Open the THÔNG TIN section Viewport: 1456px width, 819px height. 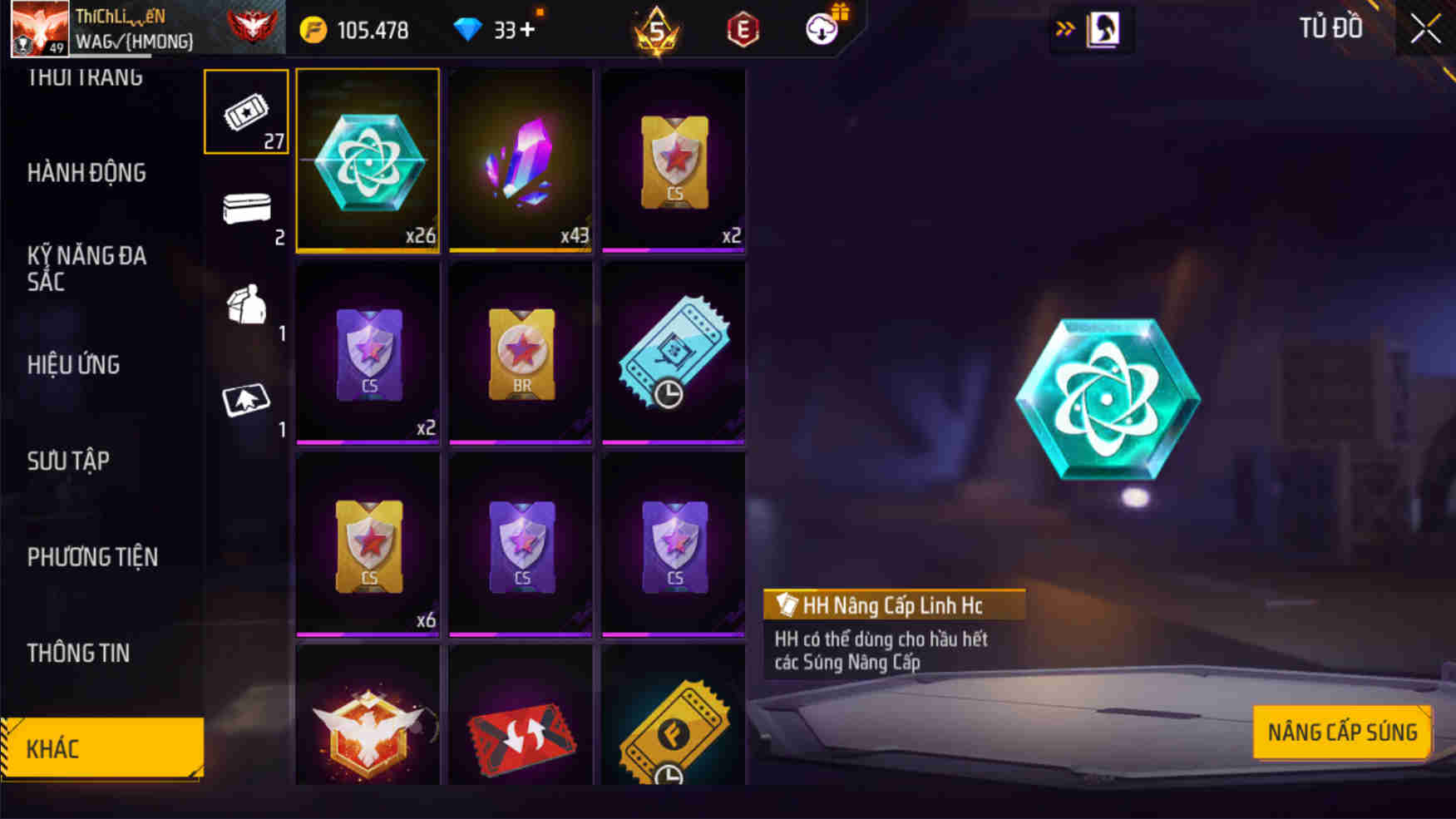coord(79,654)
